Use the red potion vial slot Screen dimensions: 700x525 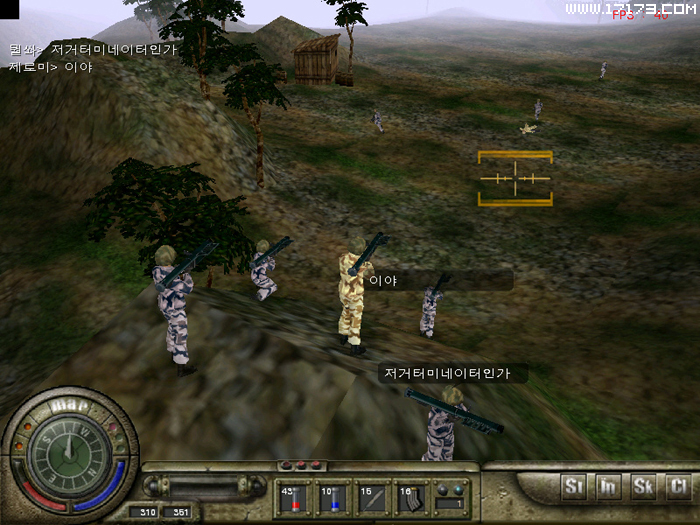click(295, 498)
